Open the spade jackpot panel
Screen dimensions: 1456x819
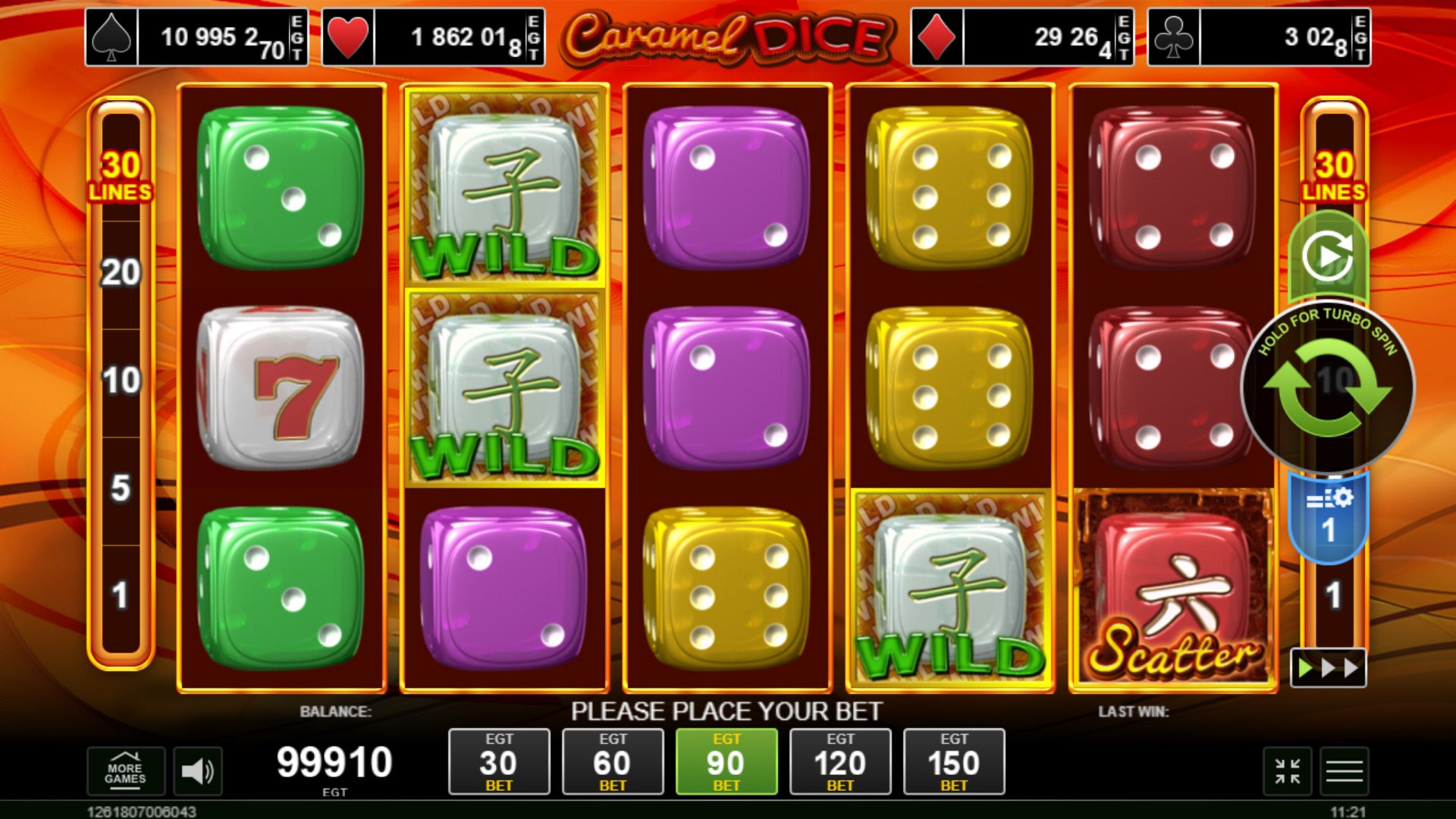(196, 37)
